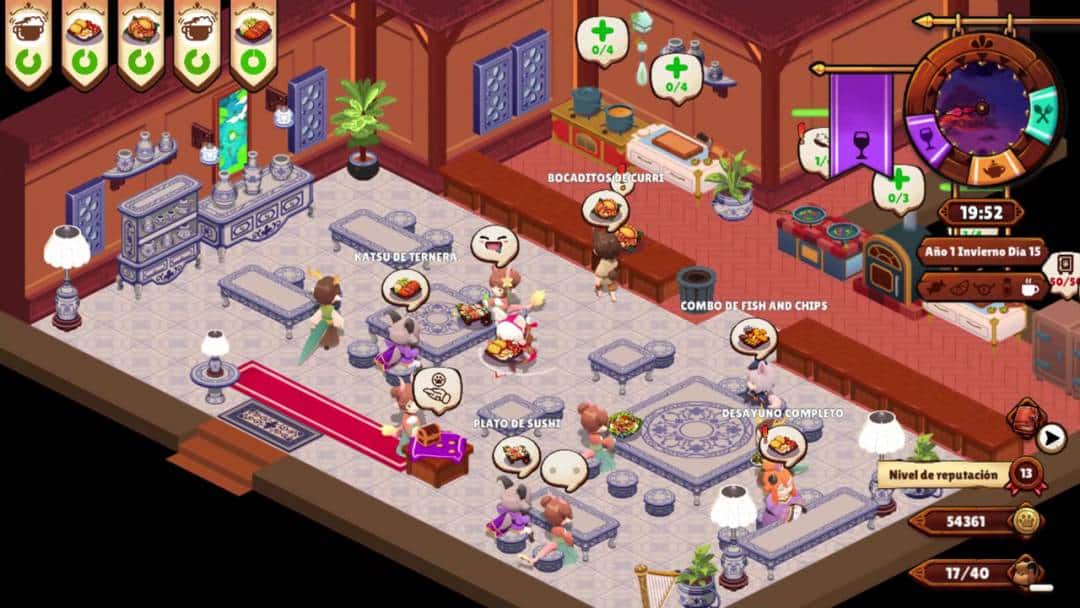1080x608 pixels.
Task: Click the gold crown coin icon
Action: point(1025,520)
